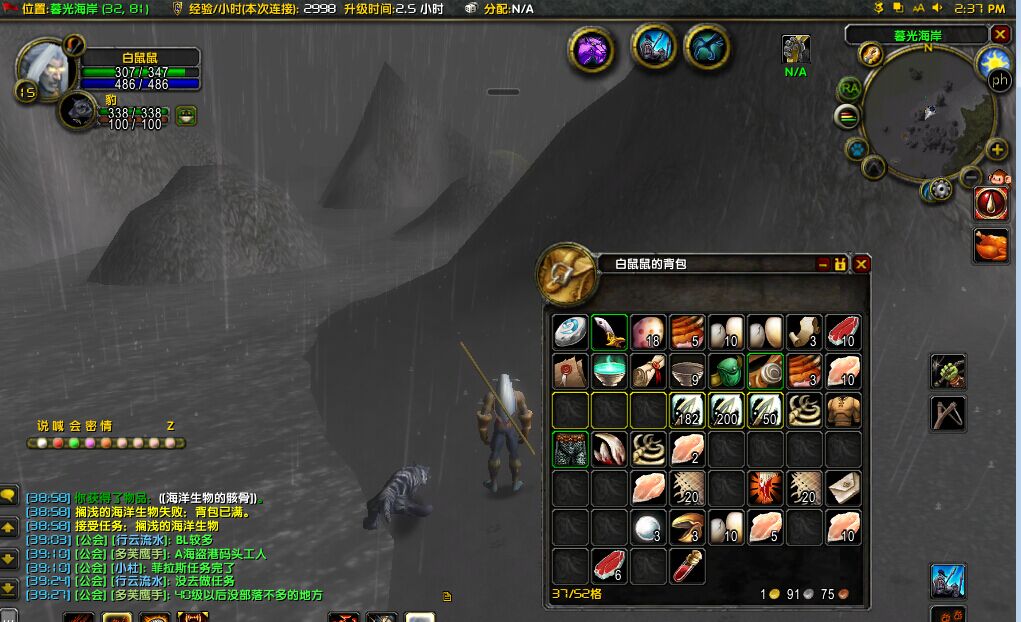Click the sealed letter envelope item
1021x622 pixels.
[843, 487]
